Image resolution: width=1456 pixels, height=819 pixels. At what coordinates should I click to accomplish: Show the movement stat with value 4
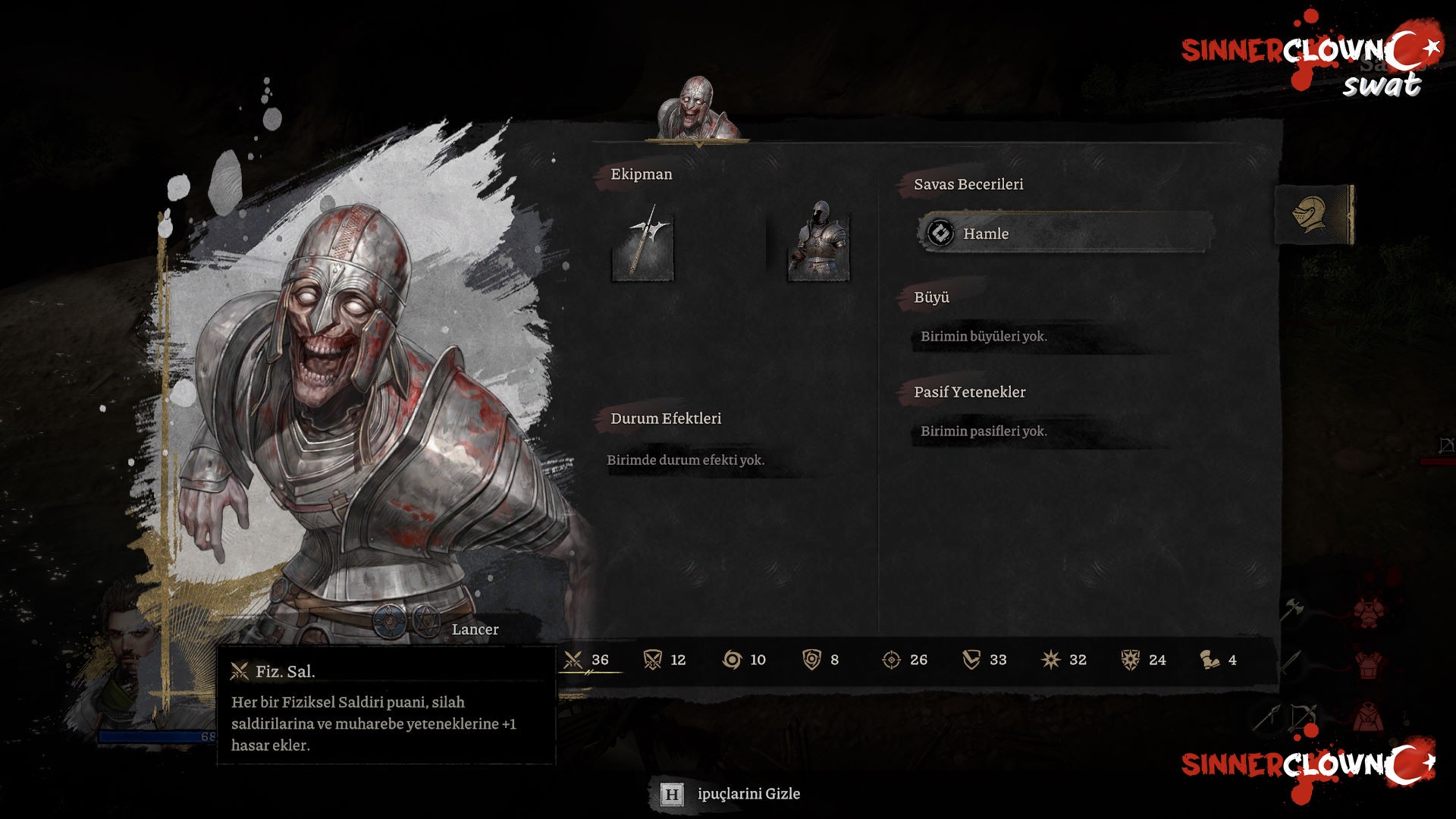(1219, 660)
